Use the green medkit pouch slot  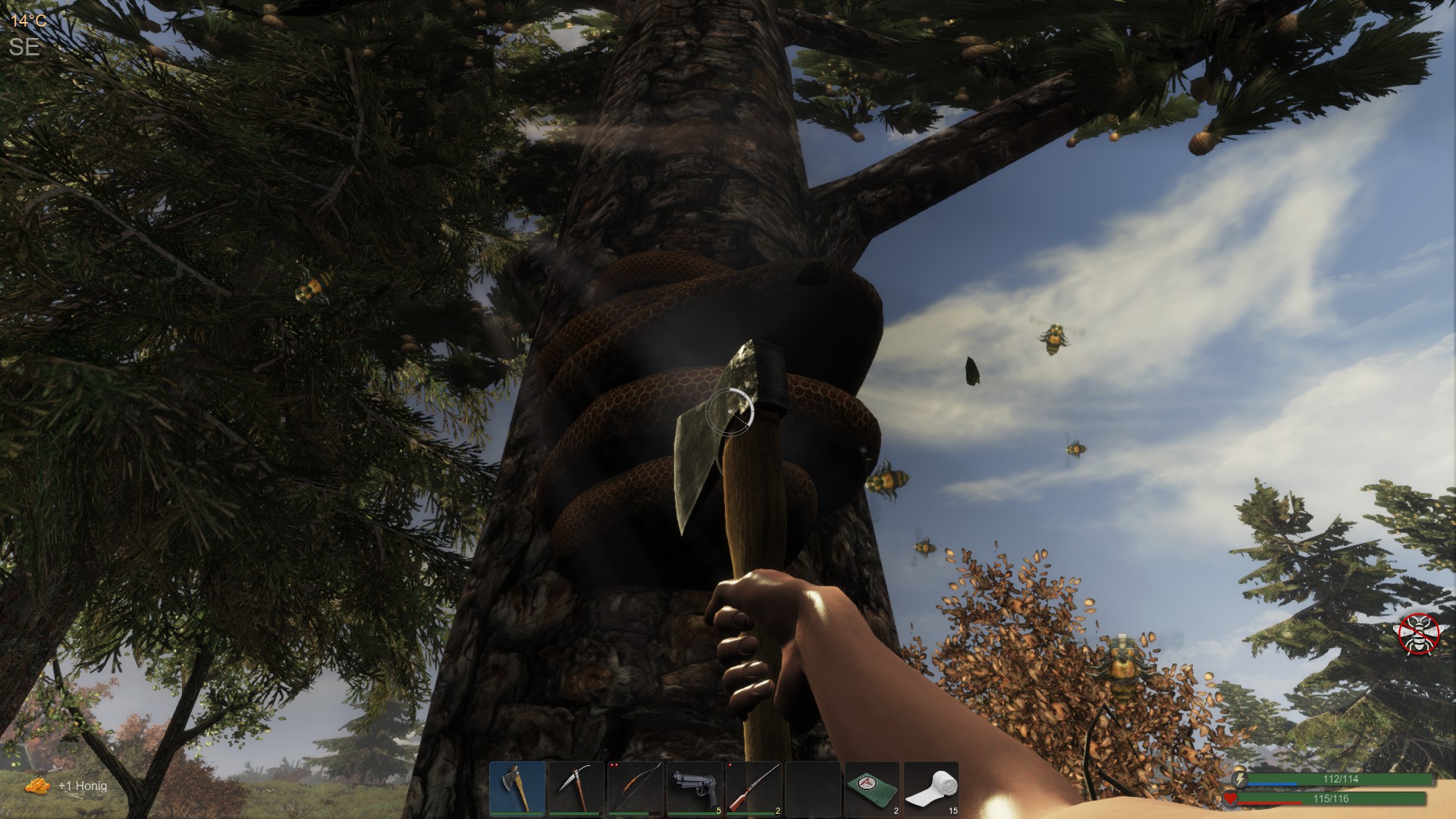pos(872,789)
